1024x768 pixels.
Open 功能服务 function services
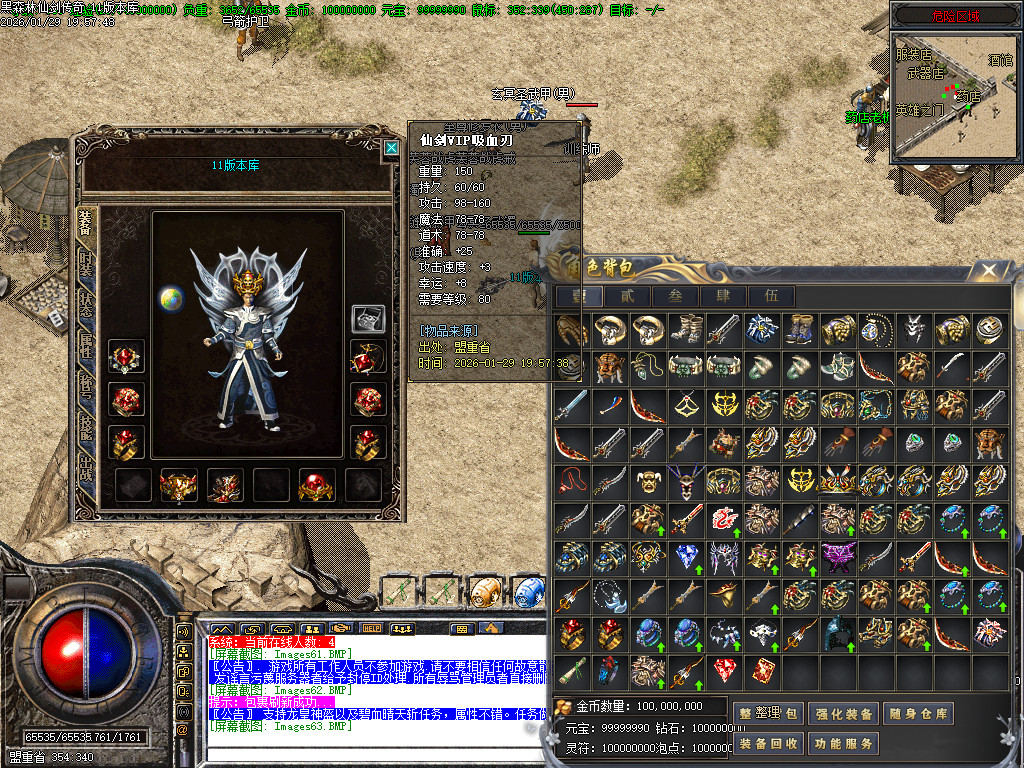coord(842,744)
